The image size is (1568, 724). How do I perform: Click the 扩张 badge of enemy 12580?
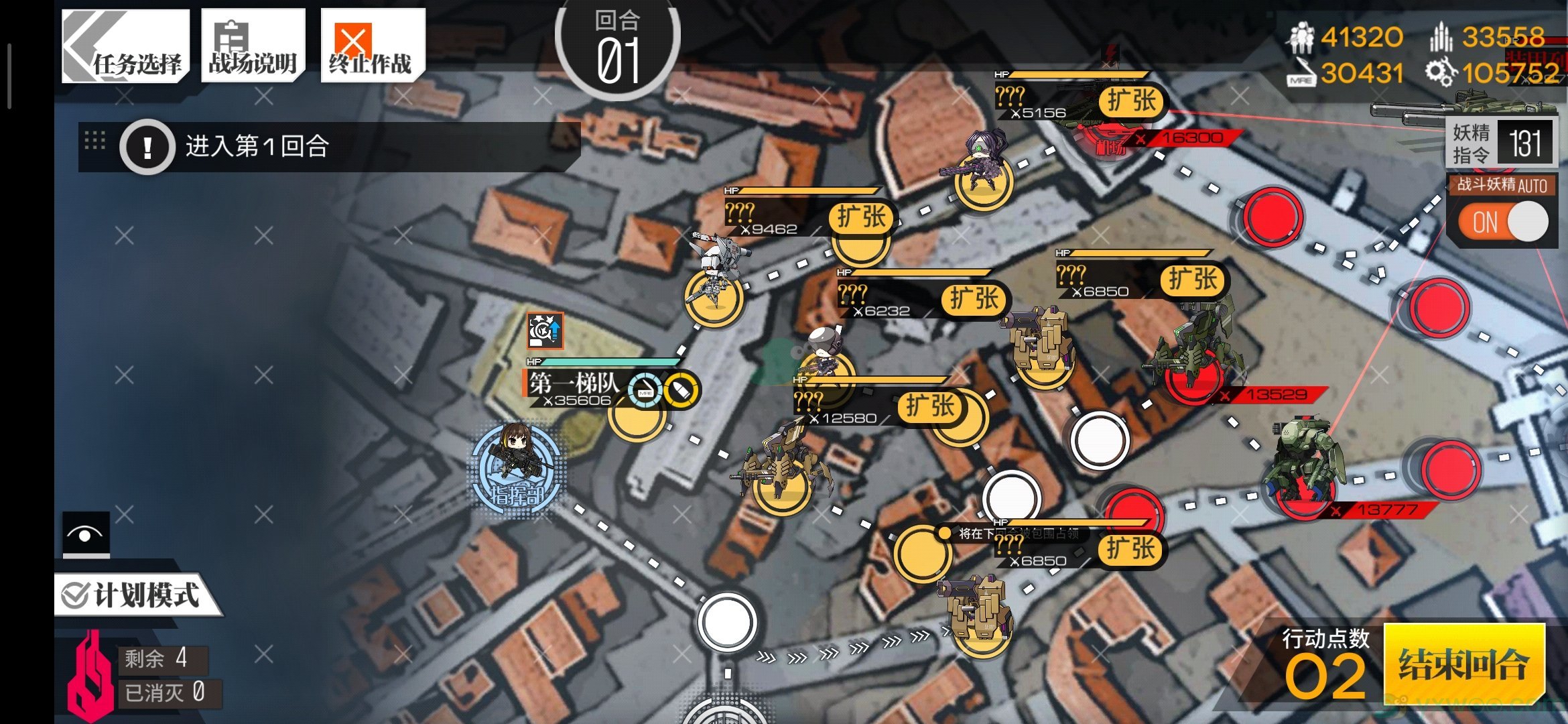(930, 406)
